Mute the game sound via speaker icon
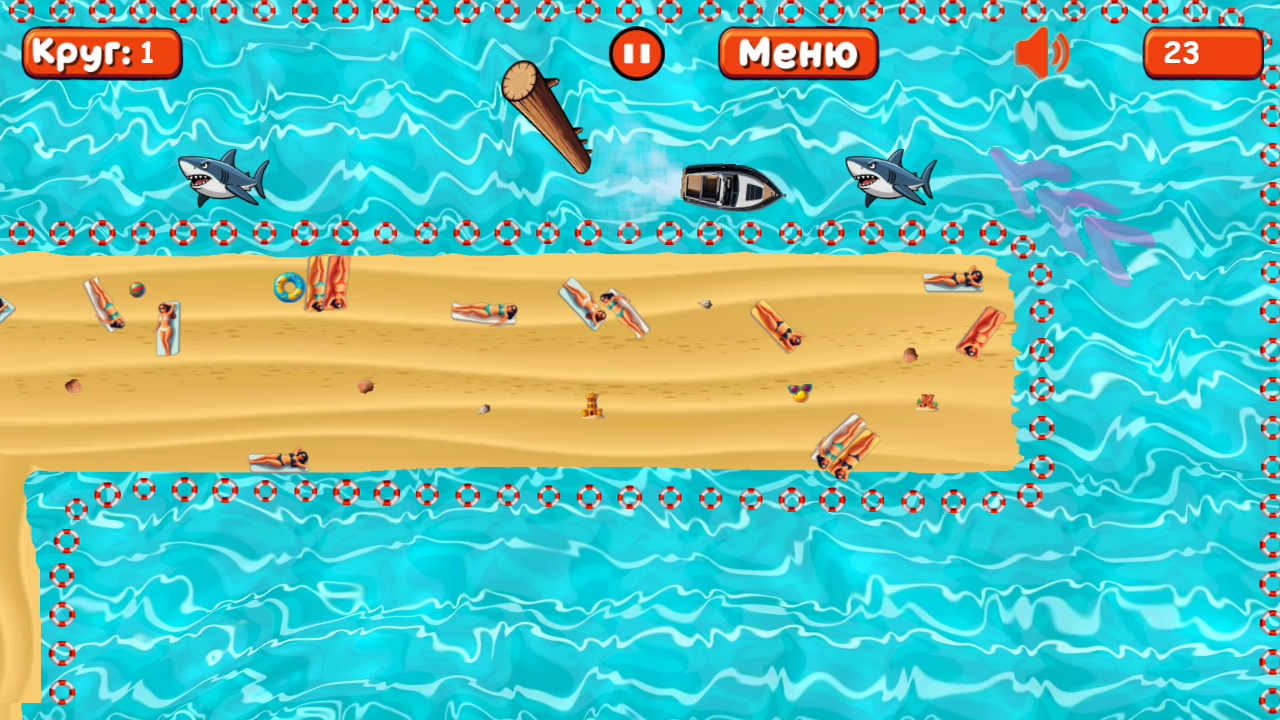The height and width of the screenshot is (720, 1280). coord(1042,54)
